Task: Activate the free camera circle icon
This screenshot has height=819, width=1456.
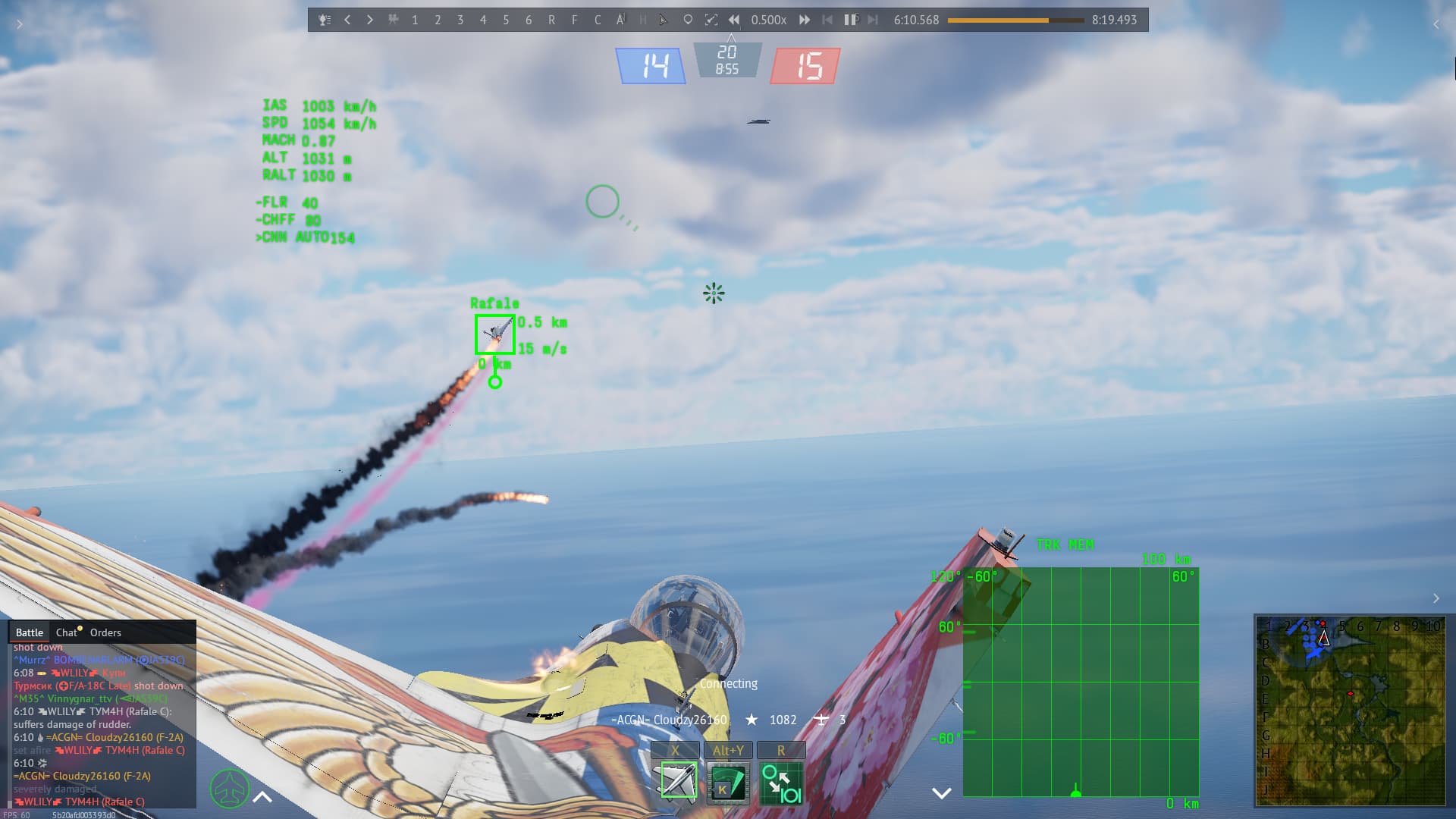Action: [x=687, y=20]
